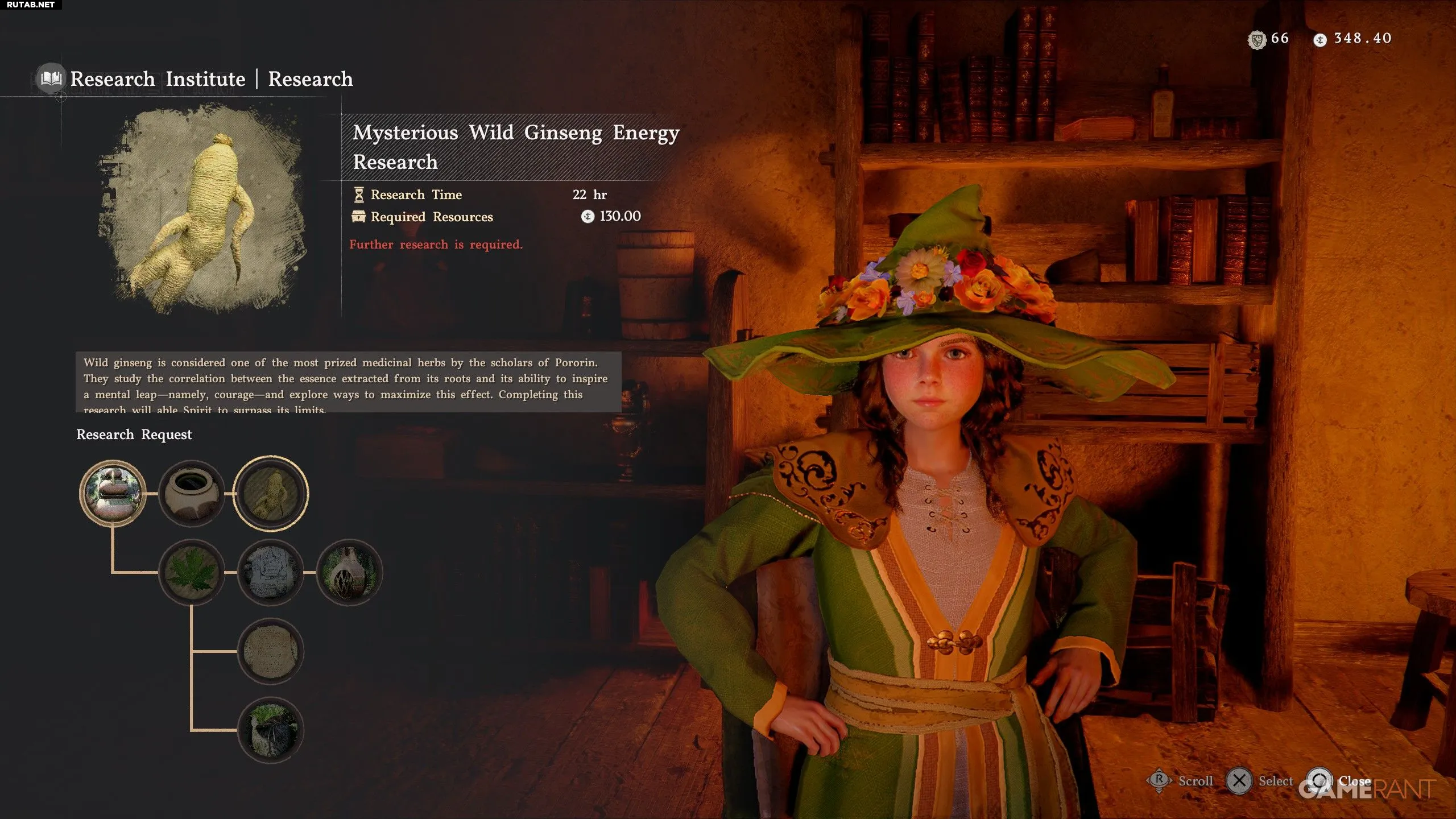Choose the tan parchment research node
1456x819 pixels.
point(271,651)
